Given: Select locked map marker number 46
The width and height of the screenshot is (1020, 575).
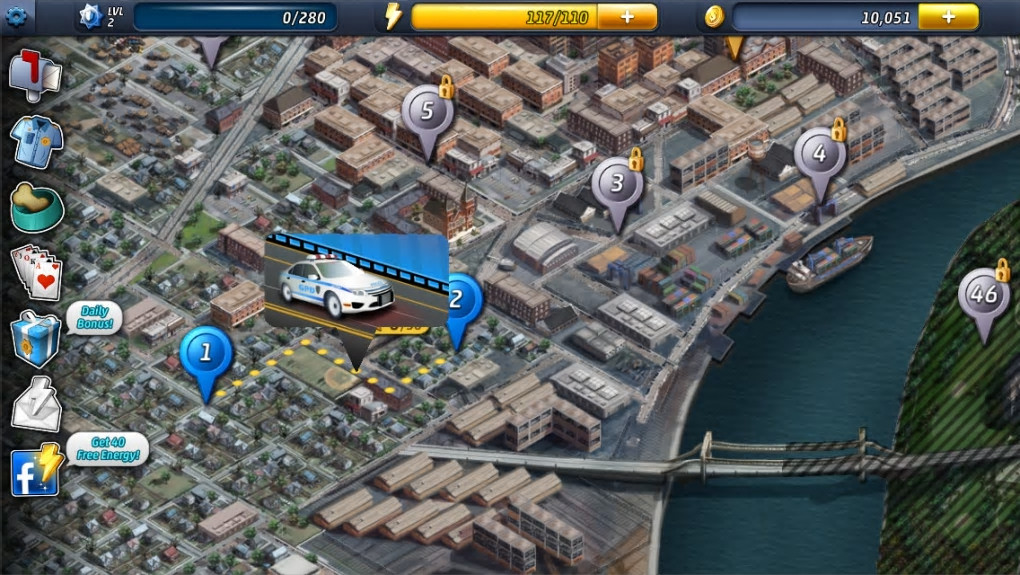Looking at the screenshot, I should point(984,296).
